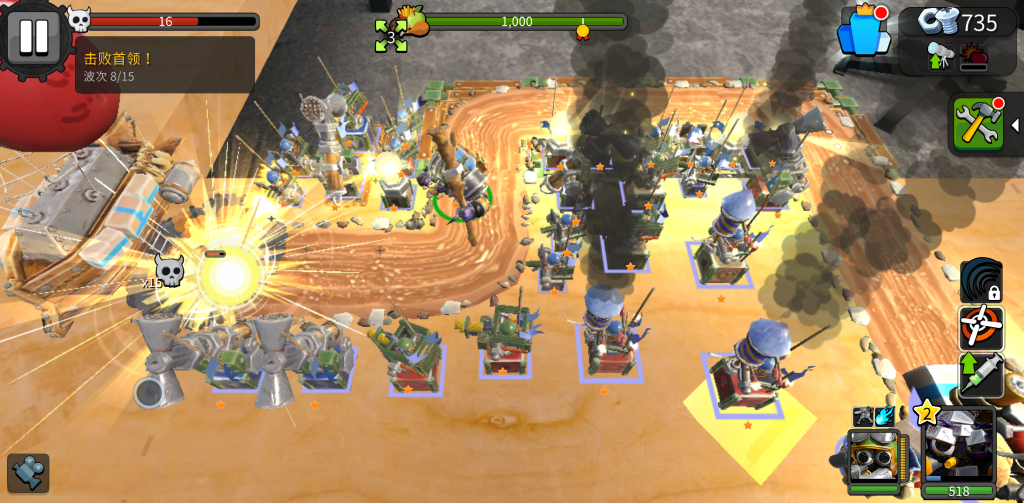Use the green syringe boost ability

(981, 374)
